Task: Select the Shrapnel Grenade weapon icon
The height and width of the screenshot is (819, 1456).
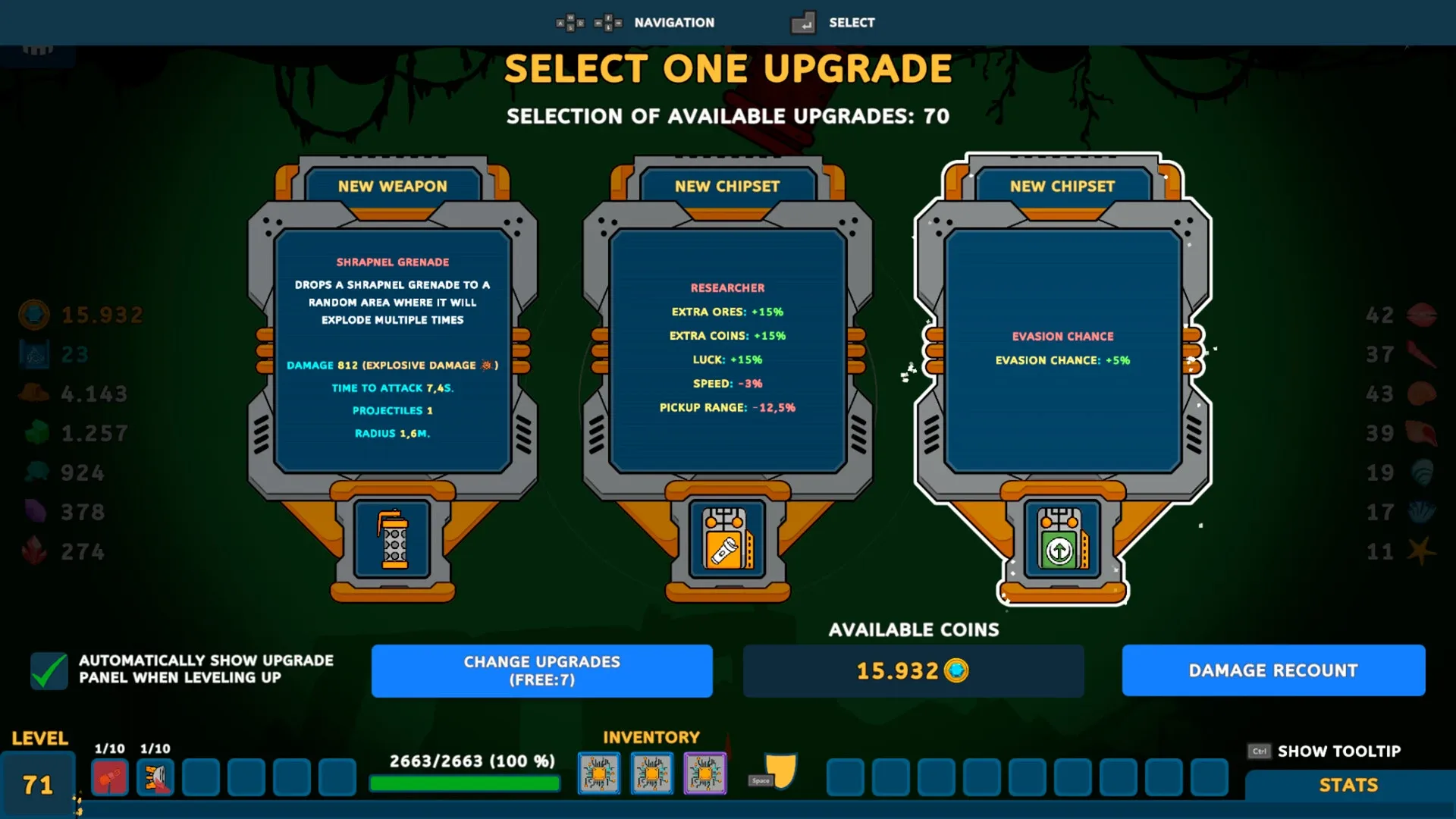Action: pyautogui.click(x=393, y=540)
